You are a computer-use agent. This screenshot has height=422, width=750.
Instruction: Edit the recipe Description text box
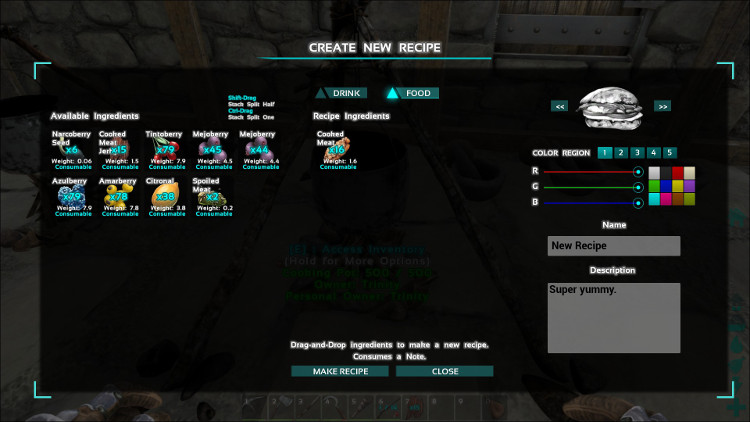click(x=614, y=316)
